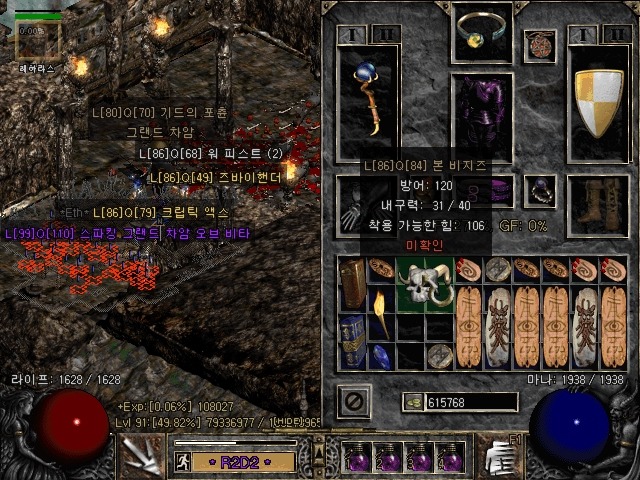Toggle the run/walk button

(x=184, y=461)
